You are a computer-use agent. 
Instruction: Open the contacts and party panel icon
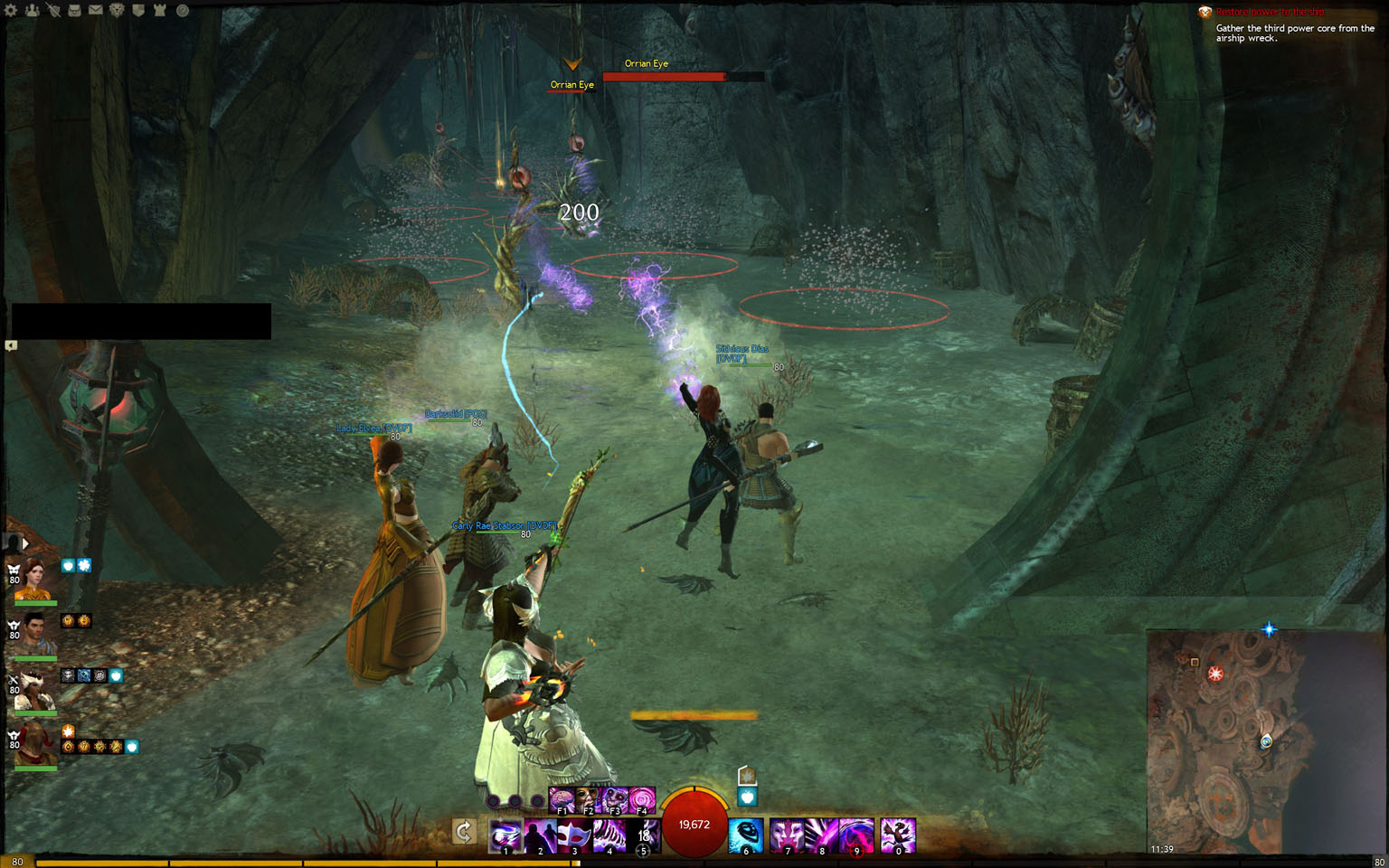pos(33,11)
